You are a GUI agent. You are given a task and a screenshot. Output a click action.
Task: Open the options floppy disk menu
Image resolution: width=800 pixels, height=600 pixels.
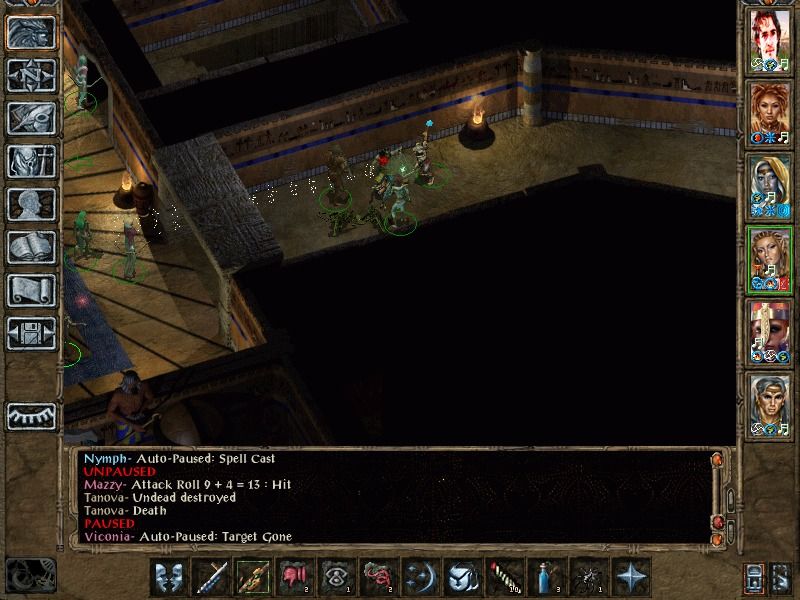point(31,334)
